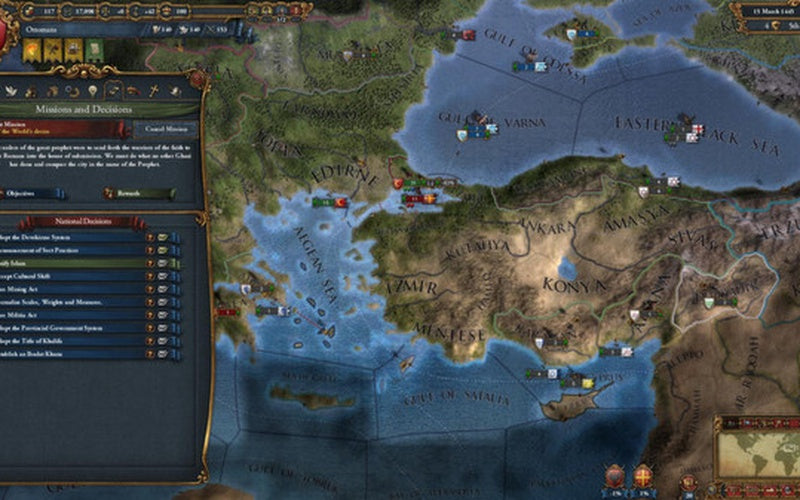Viewport: 800px width, 500px height.
Task: Click the green scroll alert banner
Action: [94, 50]
